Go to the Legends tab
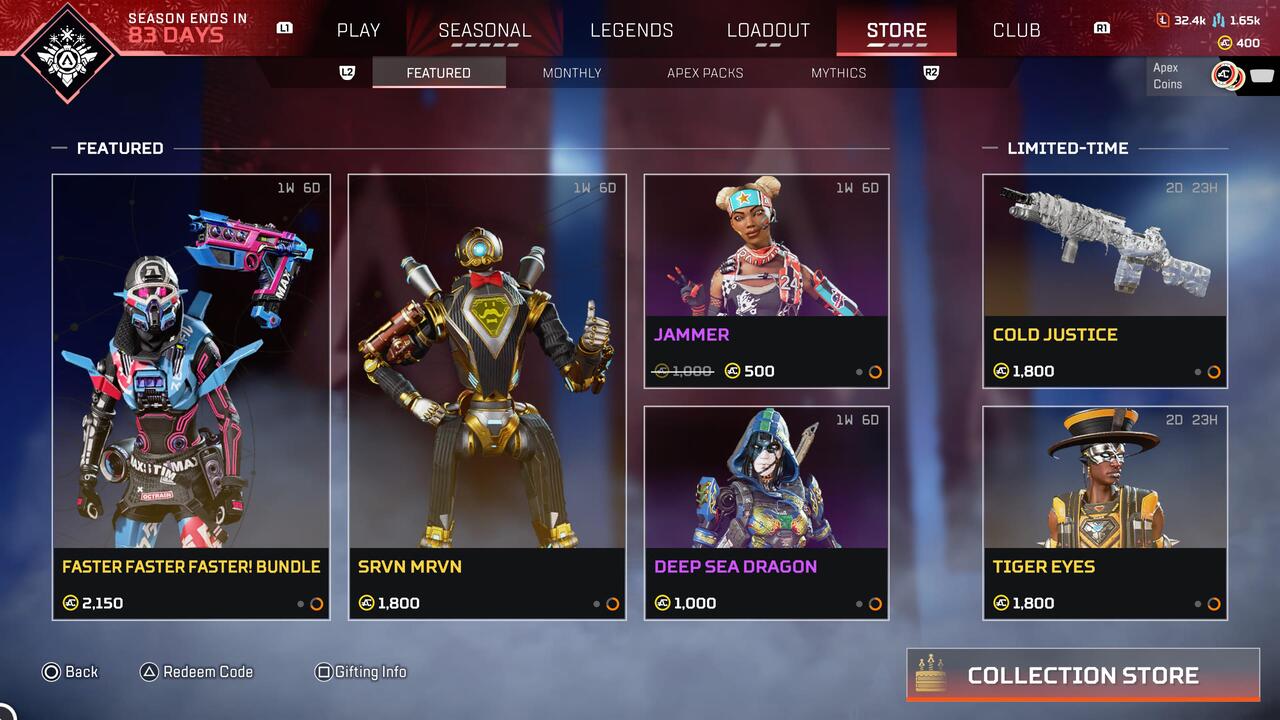The image size is (1280, 720). [631, 30]
